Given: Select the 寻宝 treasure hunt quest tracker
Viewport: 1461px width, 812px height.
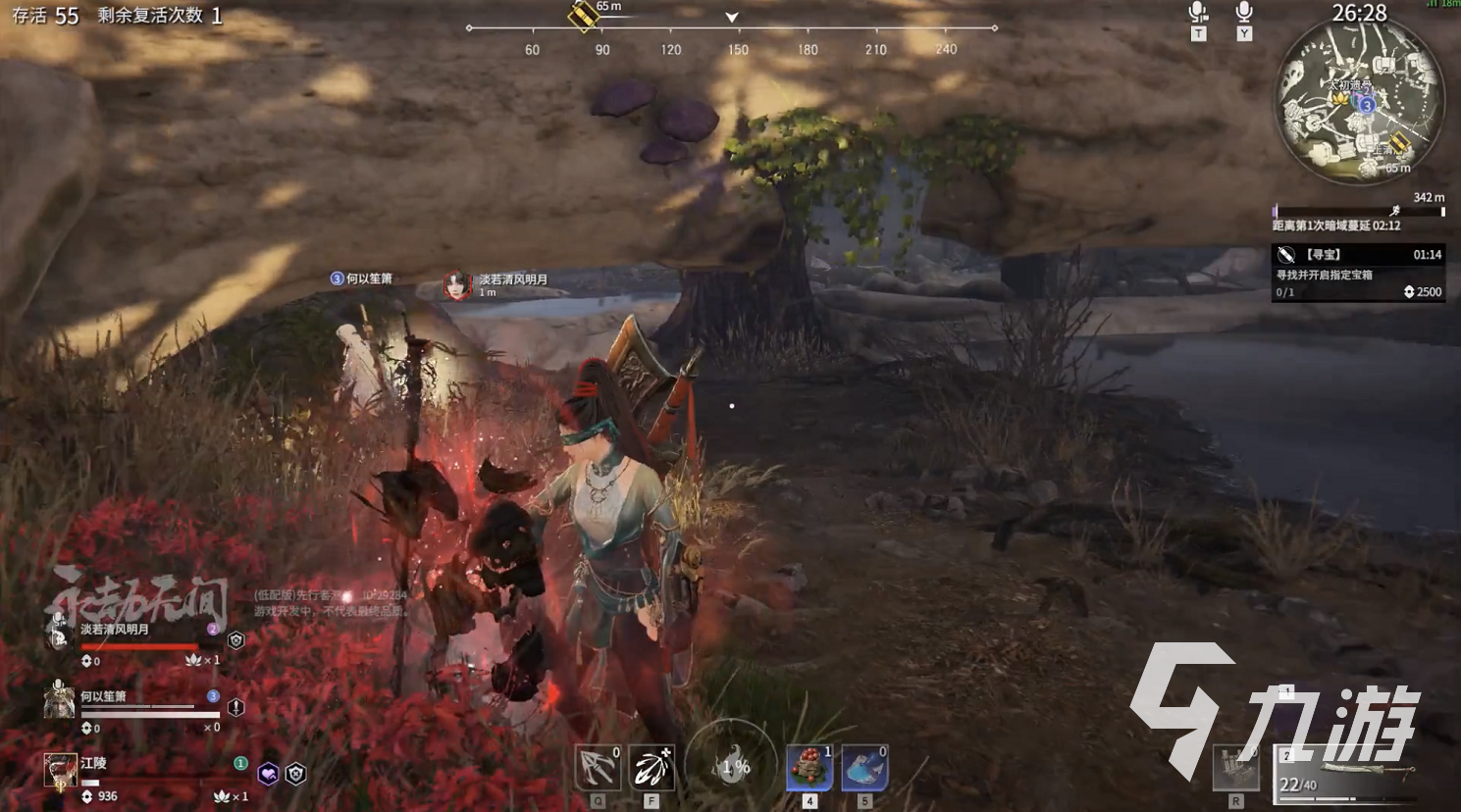Looking at the screenshot, I should 1358,272.
